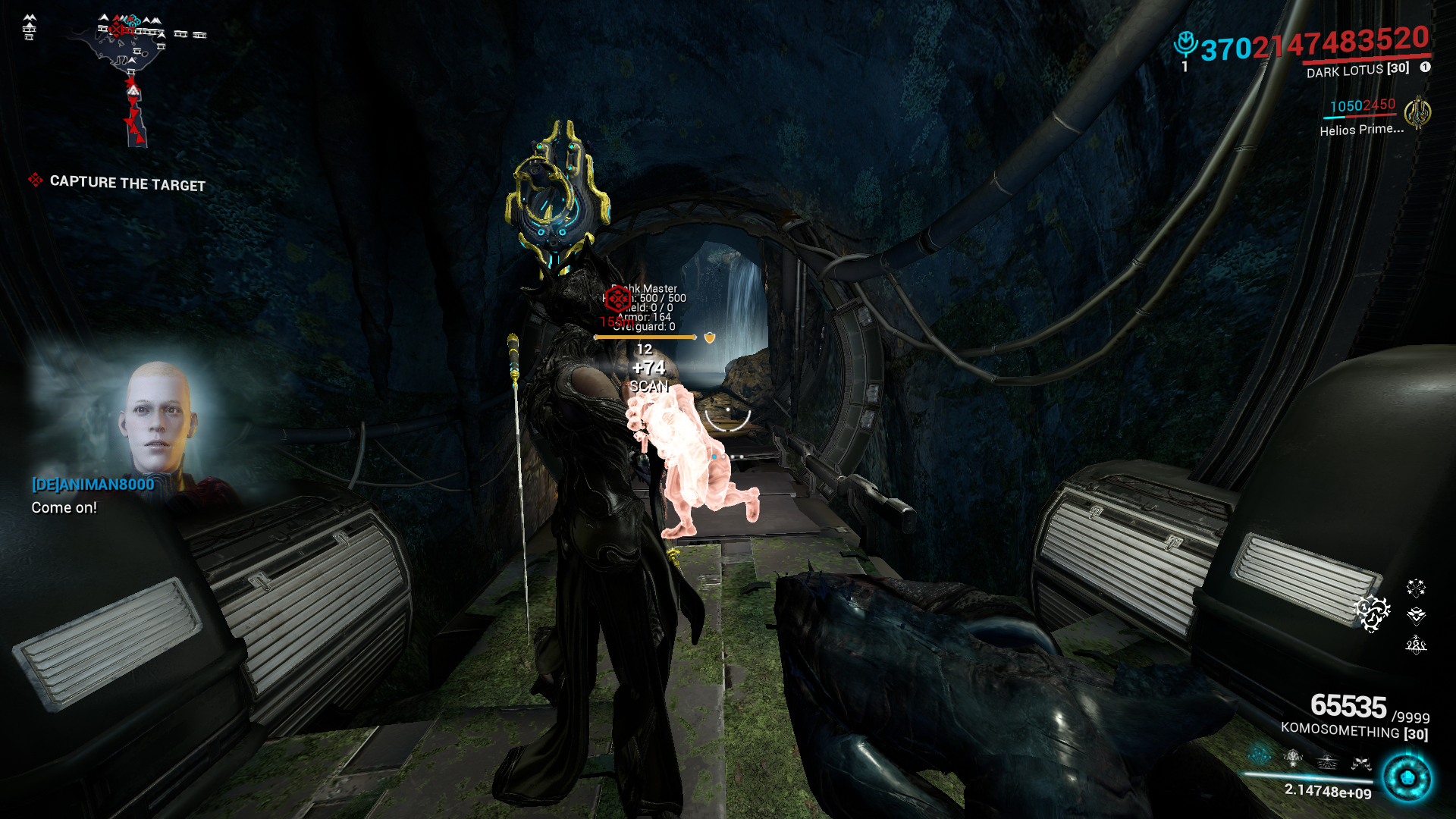1456x819 pixels.
Task: Activate the fourth warframe ability icon
Action: click(x=1361, y=764)
